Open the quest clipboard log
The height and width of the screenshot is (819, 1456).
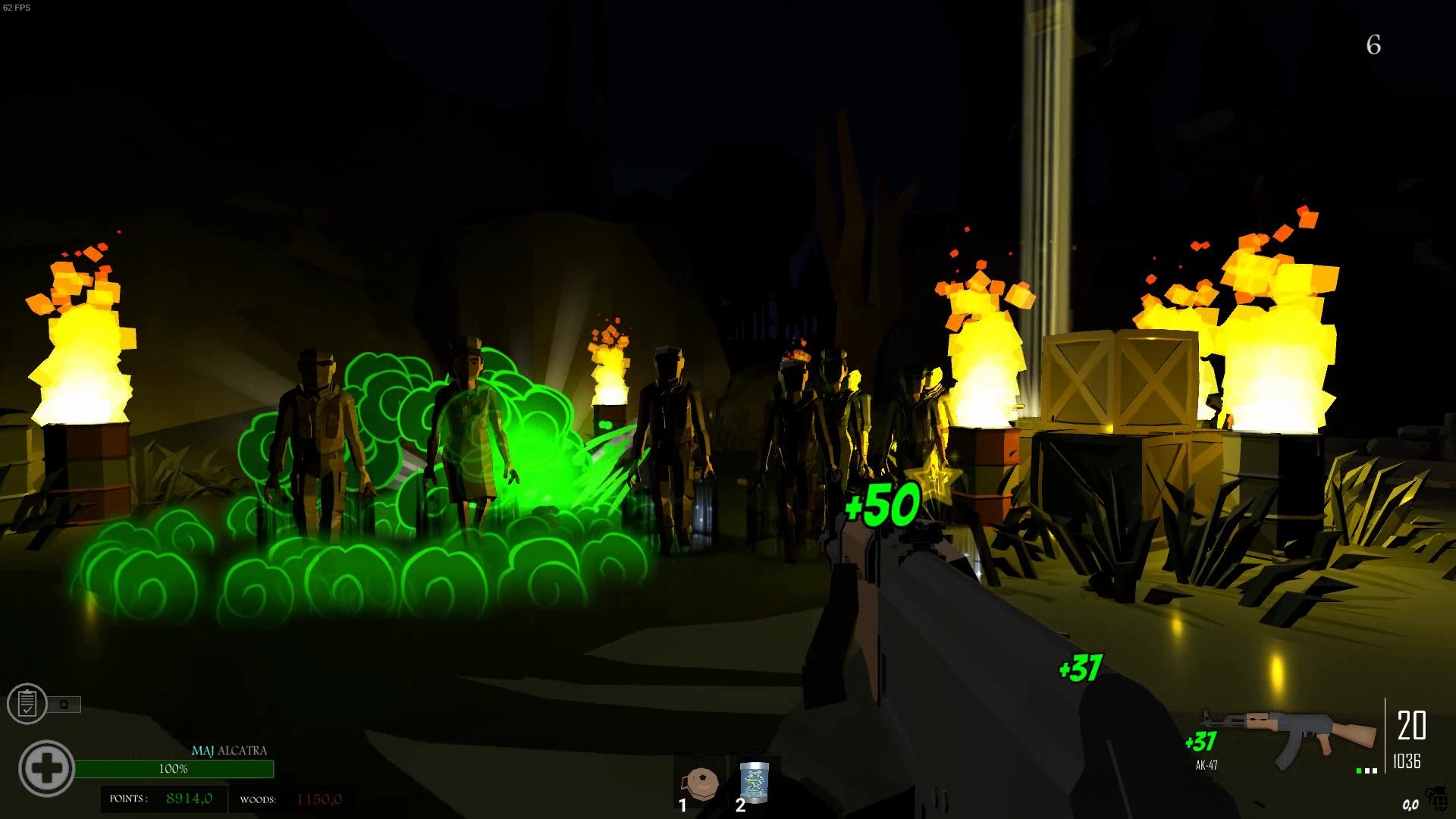point(27,702)
